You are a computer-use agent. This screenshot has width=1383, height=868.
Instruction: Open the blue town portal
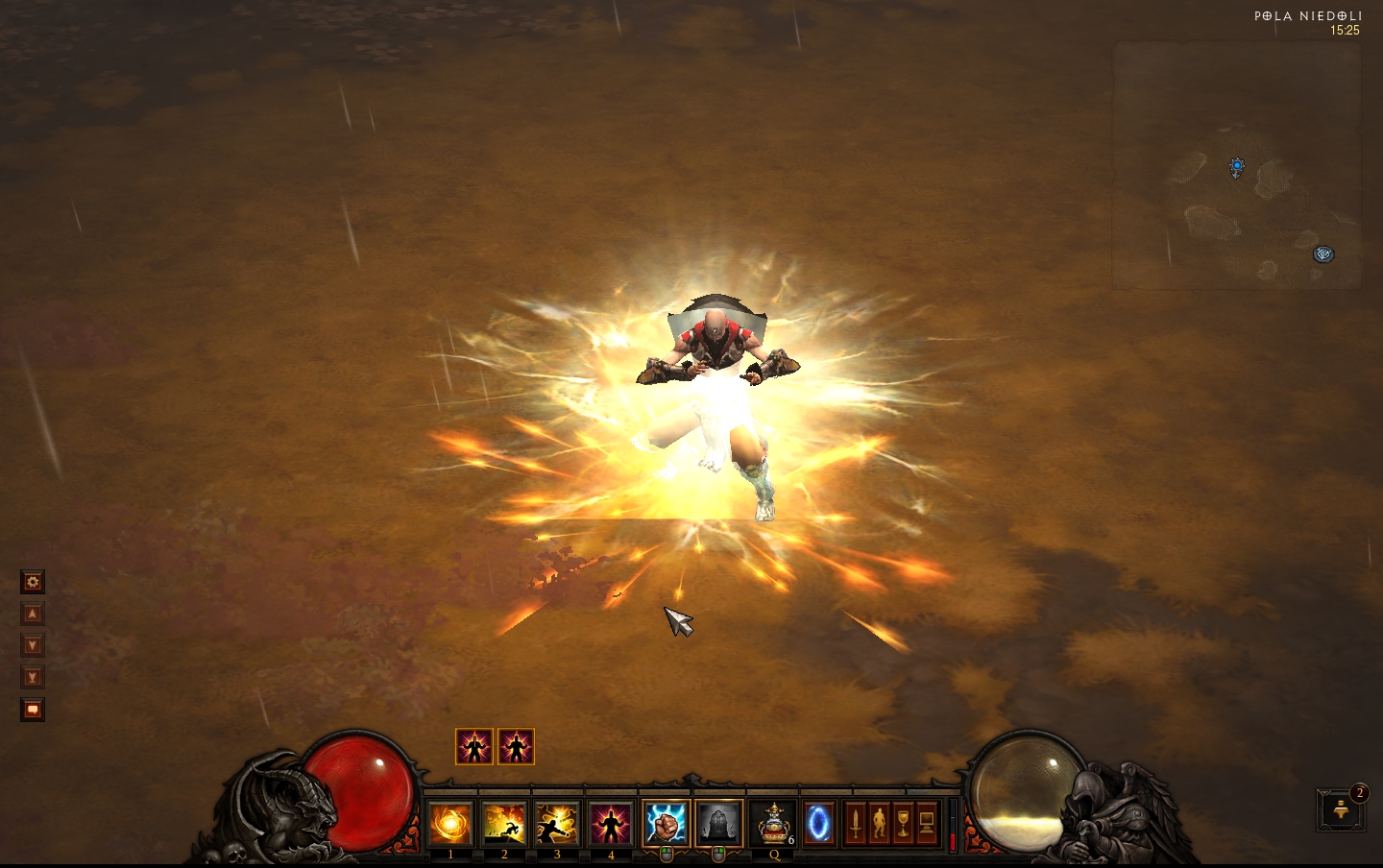pos(818,824)
